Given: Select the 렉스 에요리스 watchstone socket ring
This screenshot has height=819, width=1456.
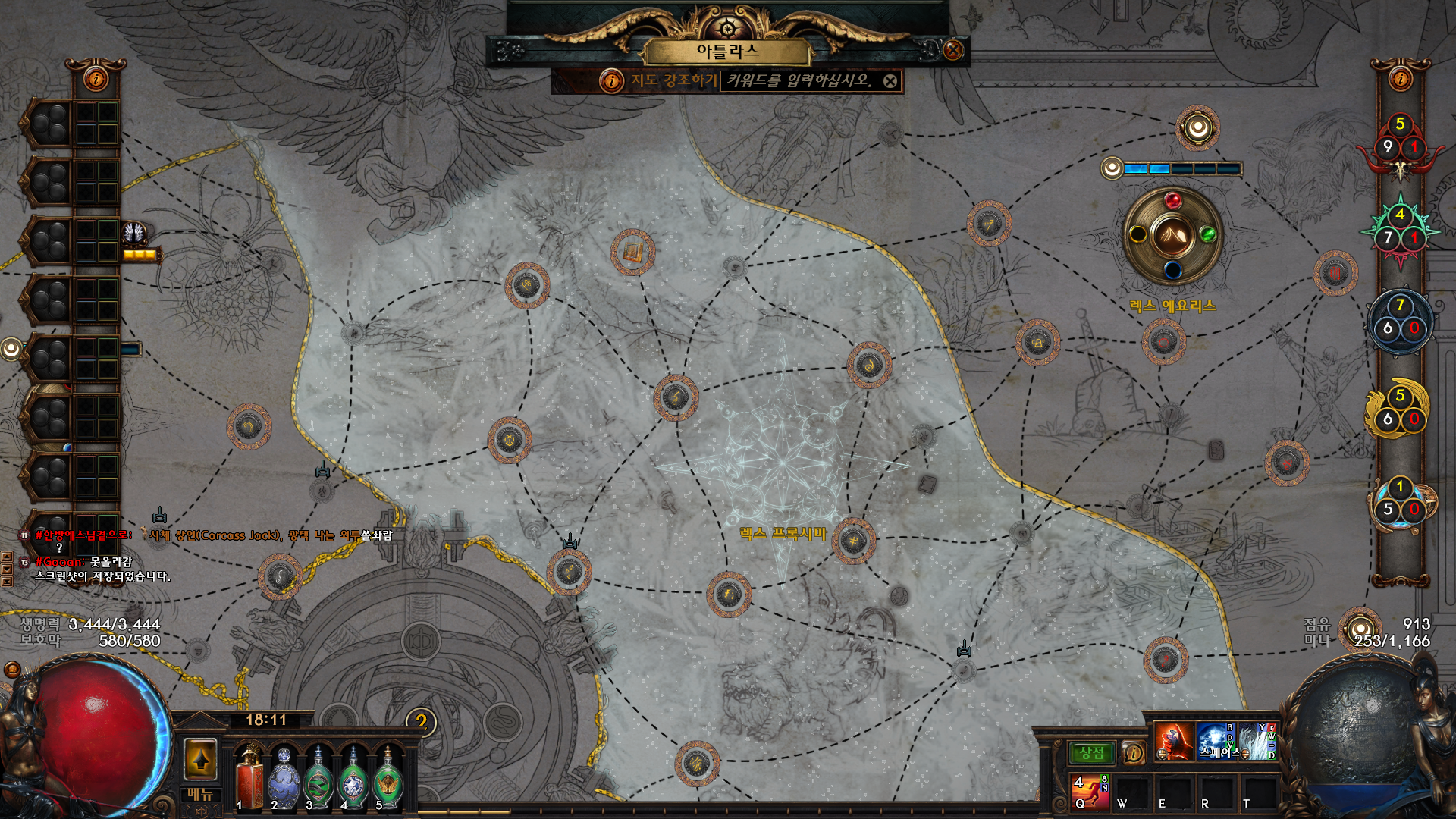Looking at the screenshot, I should 1172,236.
